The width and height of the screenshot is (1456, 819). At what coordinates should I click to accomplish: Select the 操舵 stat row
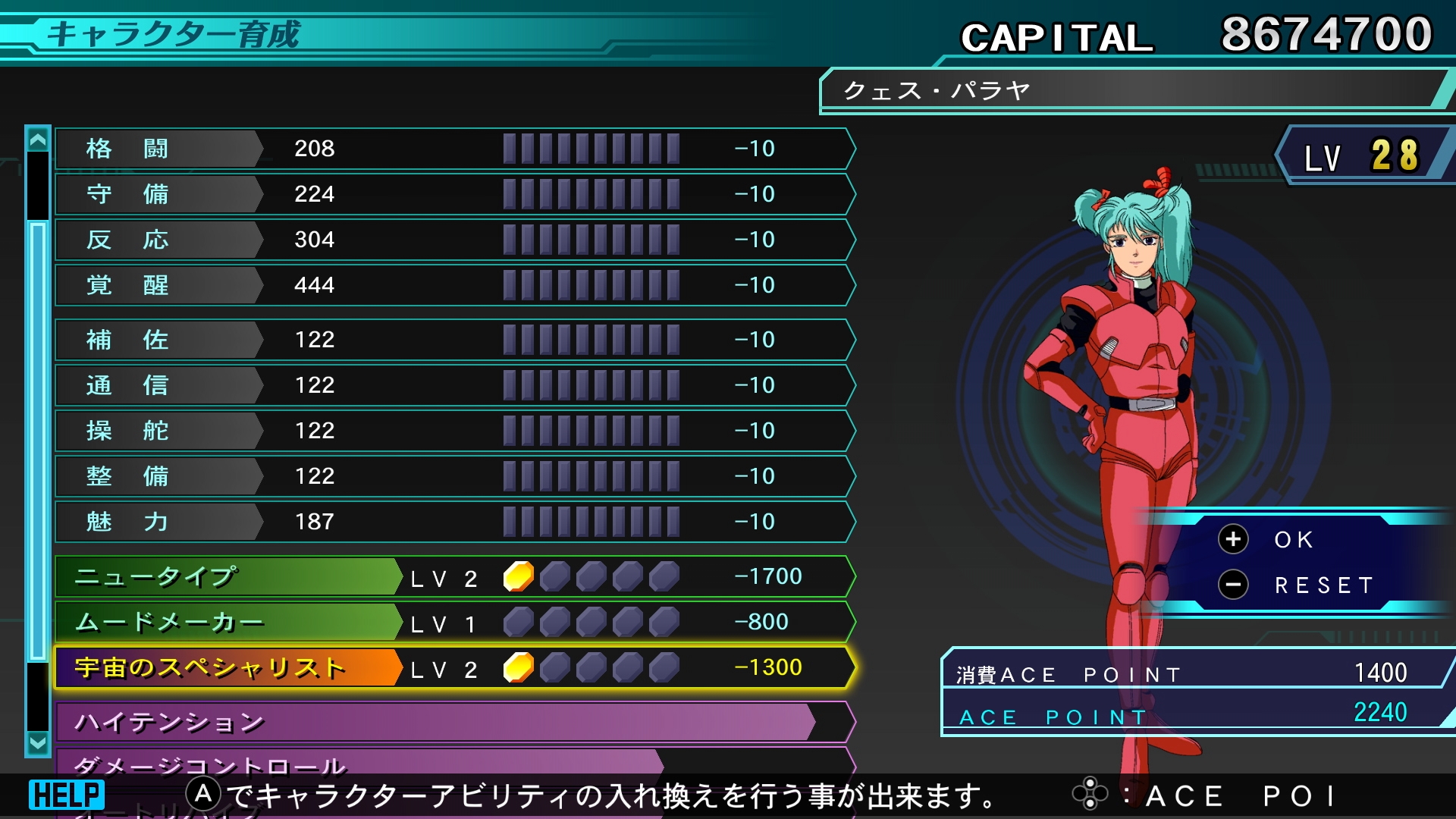[x=455, y=431]
